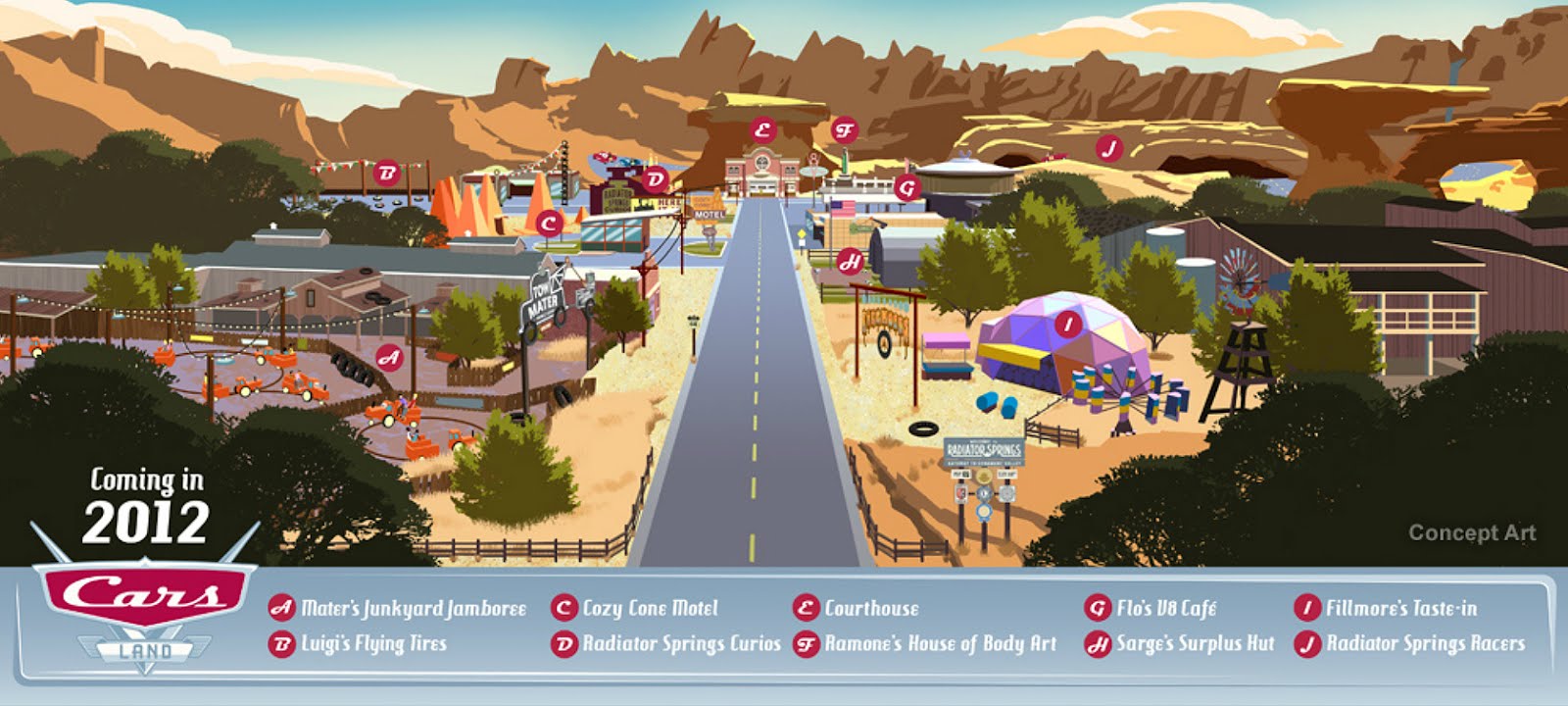Select map marker H on the scene

851,261
